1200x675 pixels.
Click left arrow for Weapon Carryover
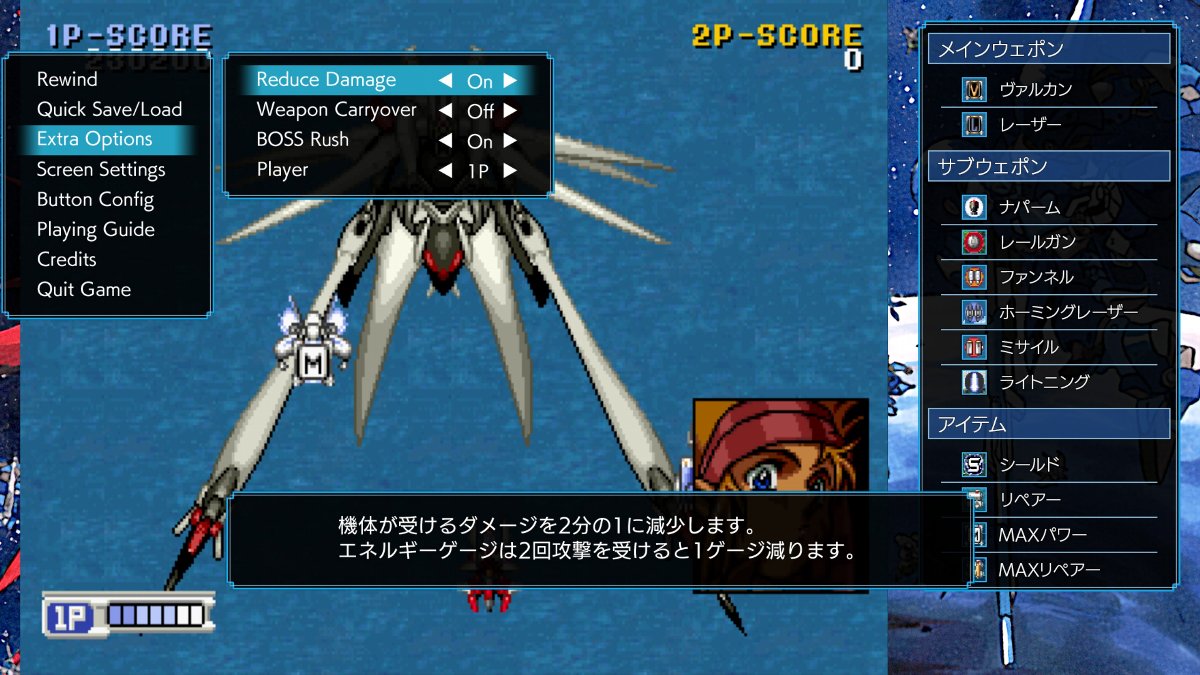445,111
